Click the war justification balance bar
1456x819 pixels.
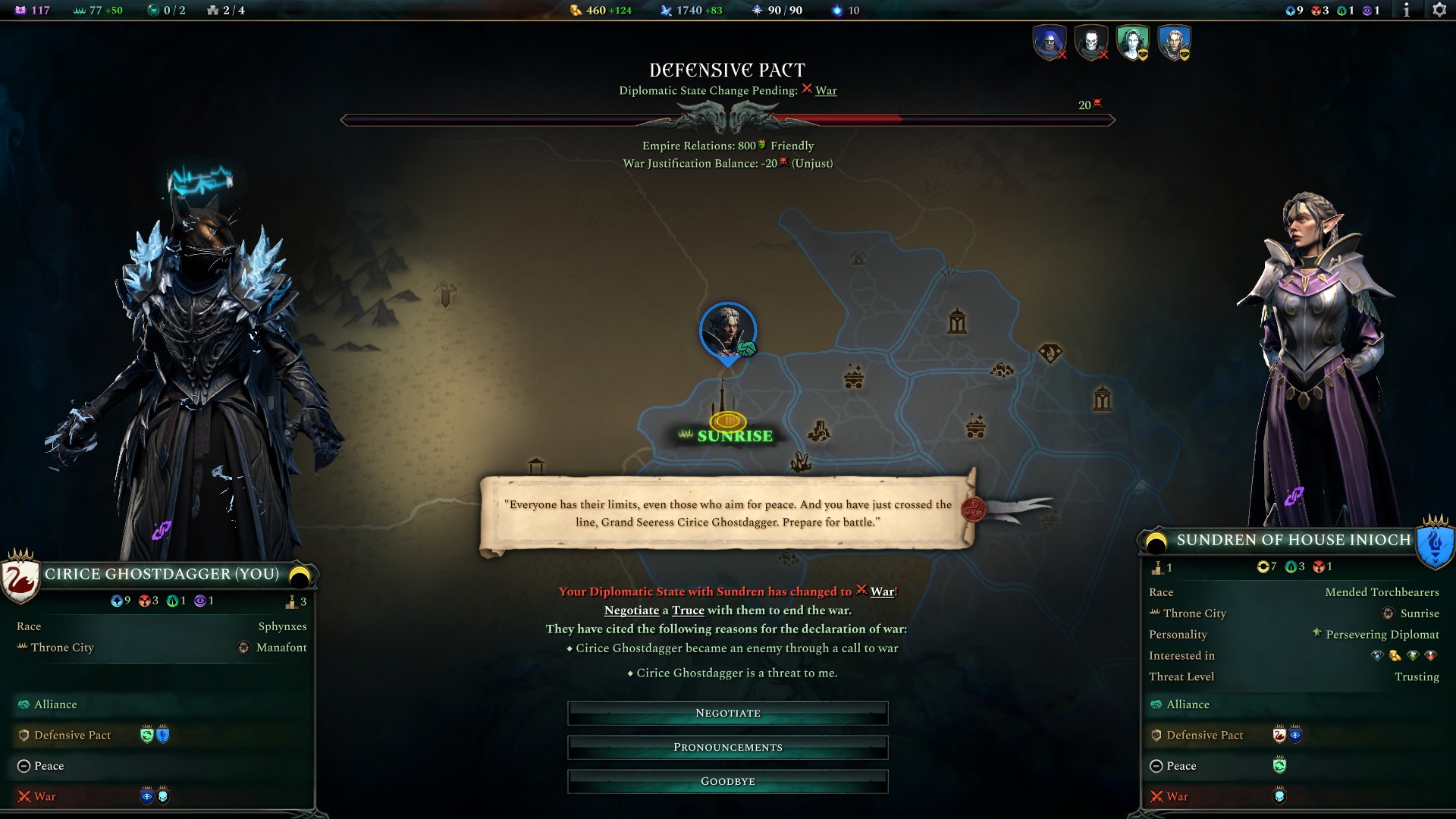tap(728, 118)
